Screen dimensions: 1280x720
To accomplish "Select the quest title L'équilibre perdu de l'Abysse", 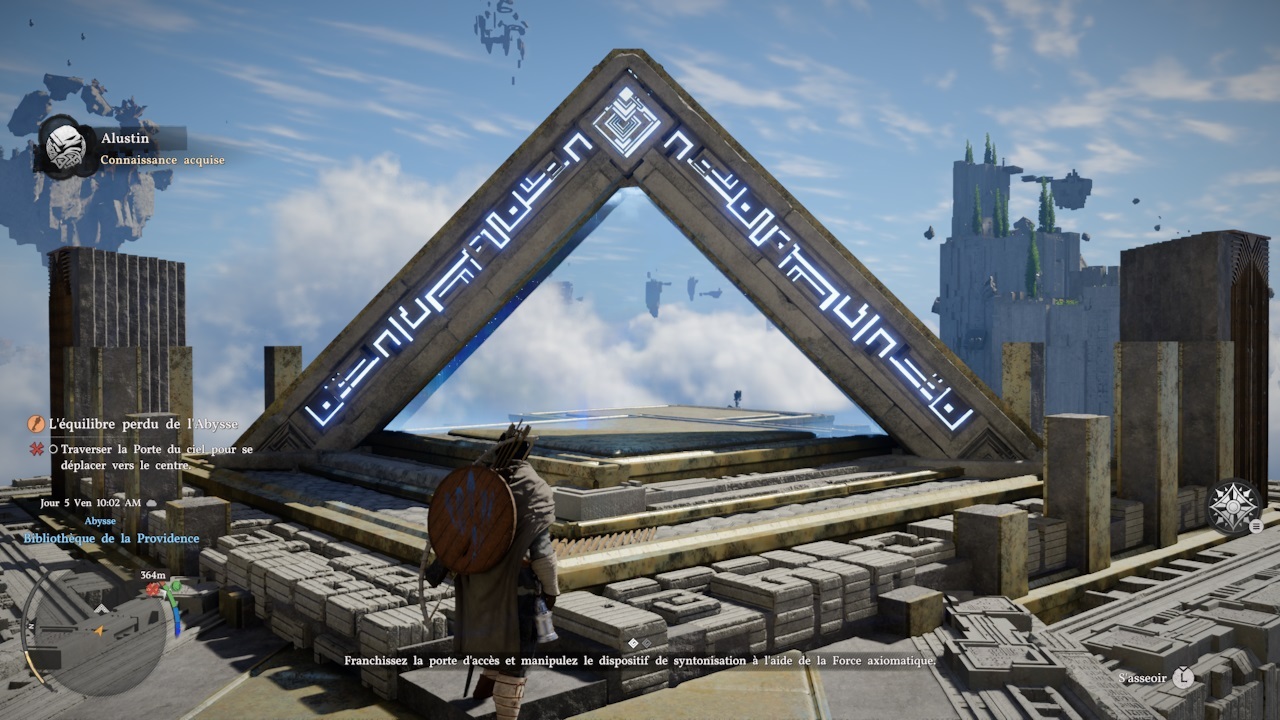I will pyautogui.click(x=143, y=424).
